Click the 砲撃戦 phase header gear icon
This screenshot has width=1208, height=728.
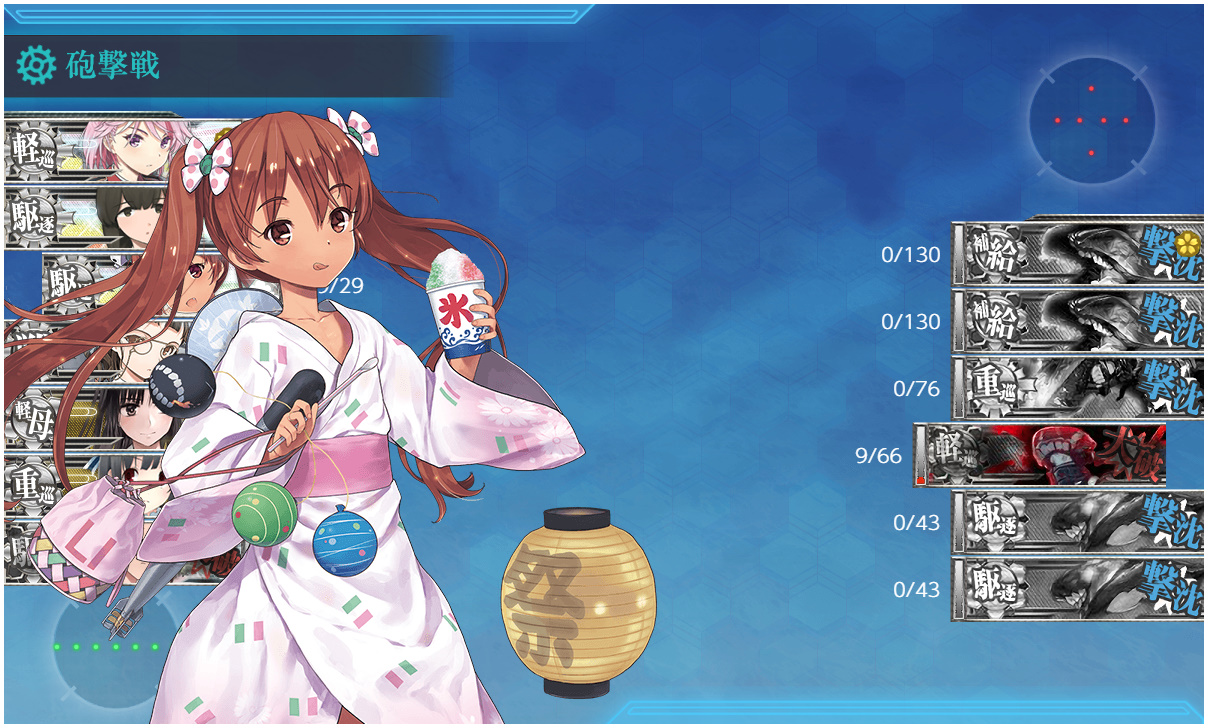pyautogui.click(x=36, y=65)
